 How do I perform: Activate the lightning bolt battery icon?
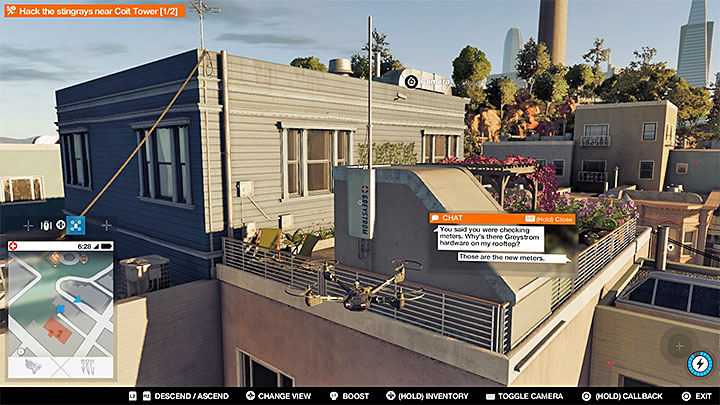[699, 364]
